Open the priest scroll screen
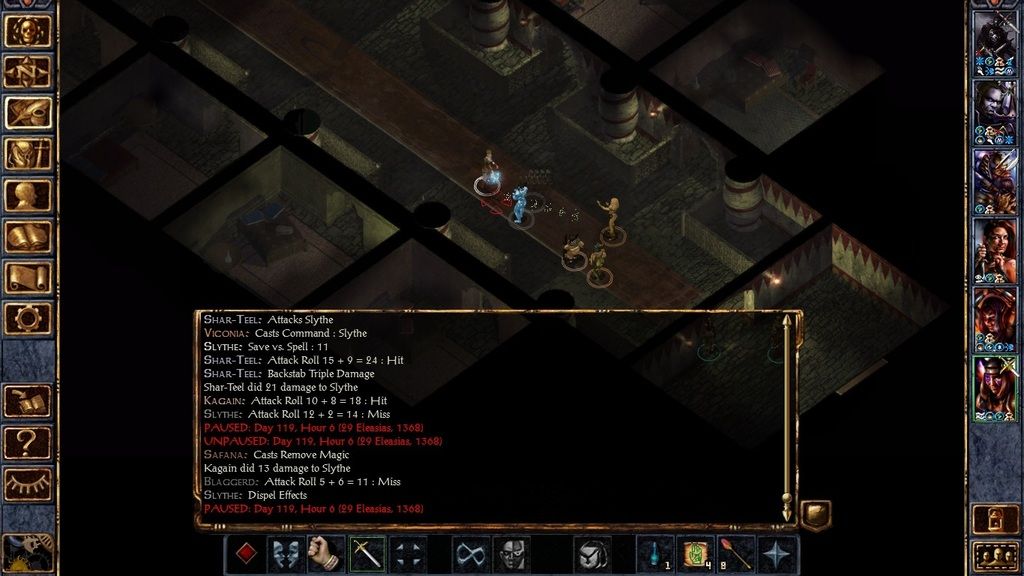 (27, 277)
